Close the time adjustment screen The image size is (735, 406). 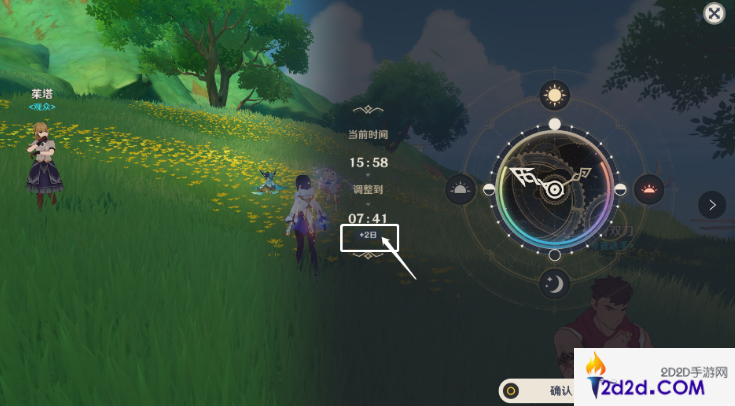pyautogui.click(x=713, y=13)
